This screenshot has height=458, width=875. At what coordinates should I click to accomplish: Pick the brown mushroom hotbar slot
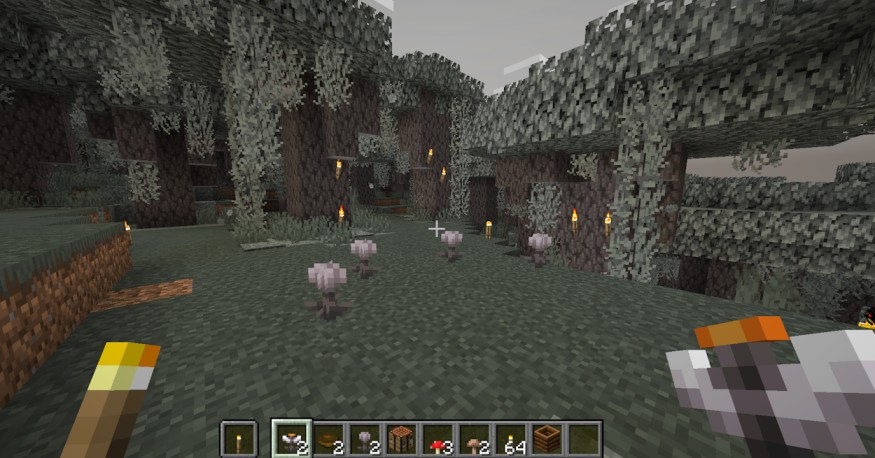474,438
